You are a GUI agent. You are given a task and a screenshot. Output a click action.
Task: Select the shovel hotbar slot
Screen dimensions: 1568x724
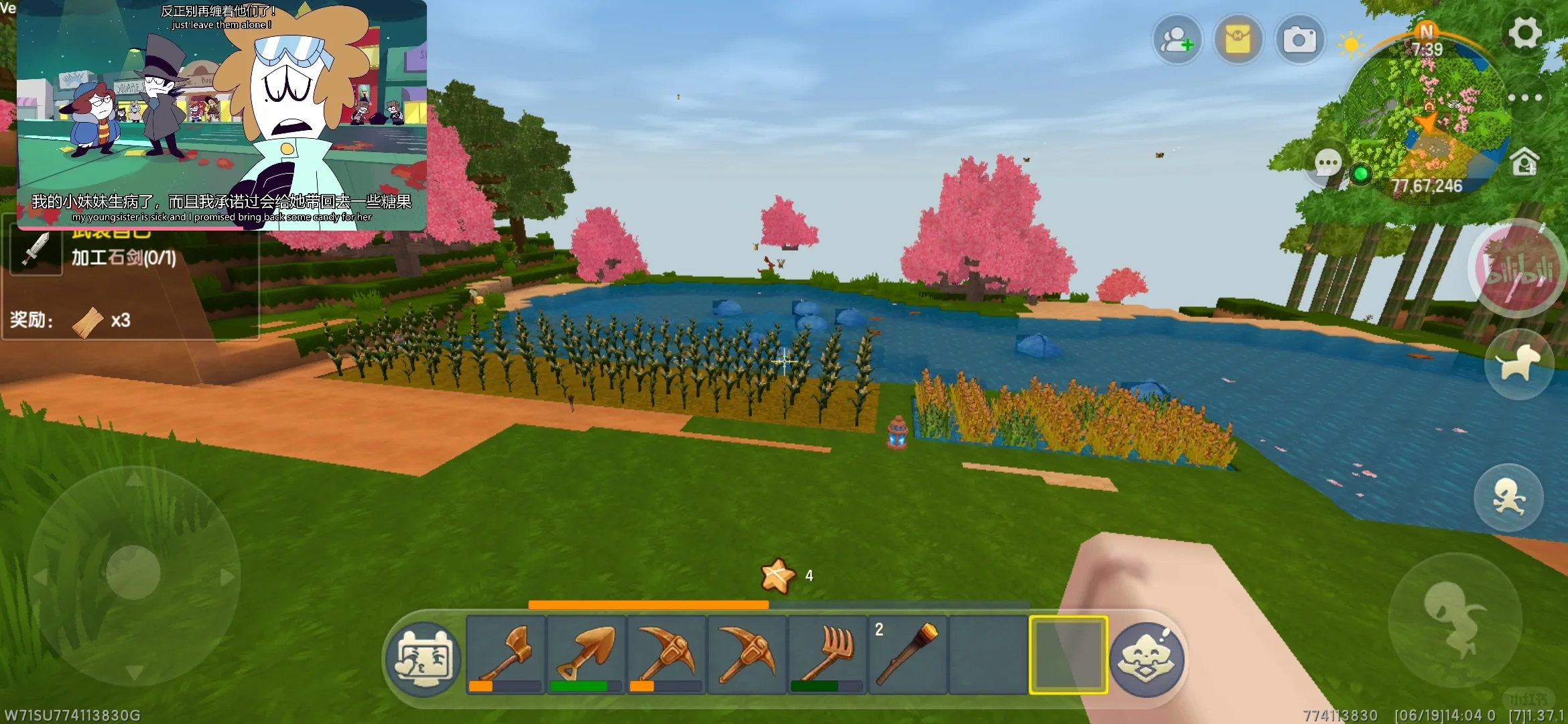pyautogui.click(x=586, y=654)
